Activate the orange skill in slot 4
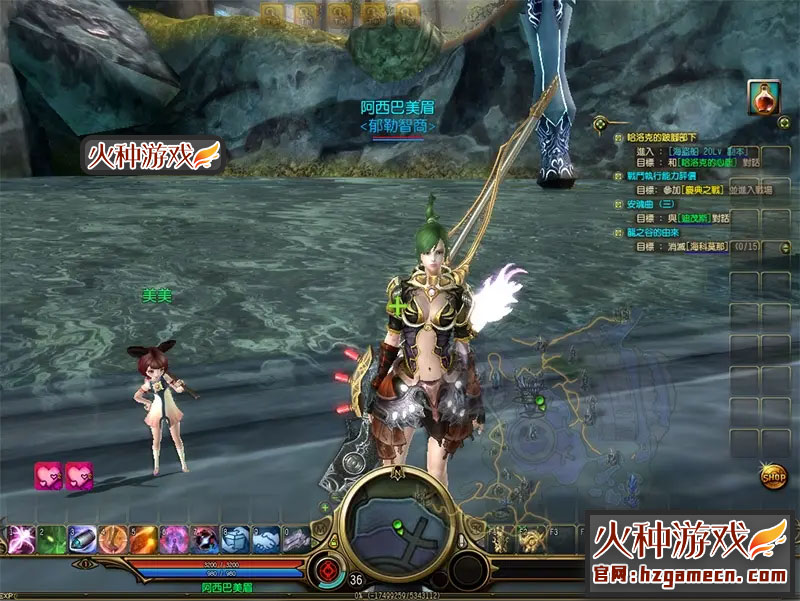Image resolution: width=800 pixels, height=601 pixels. (x=113, y=539)
